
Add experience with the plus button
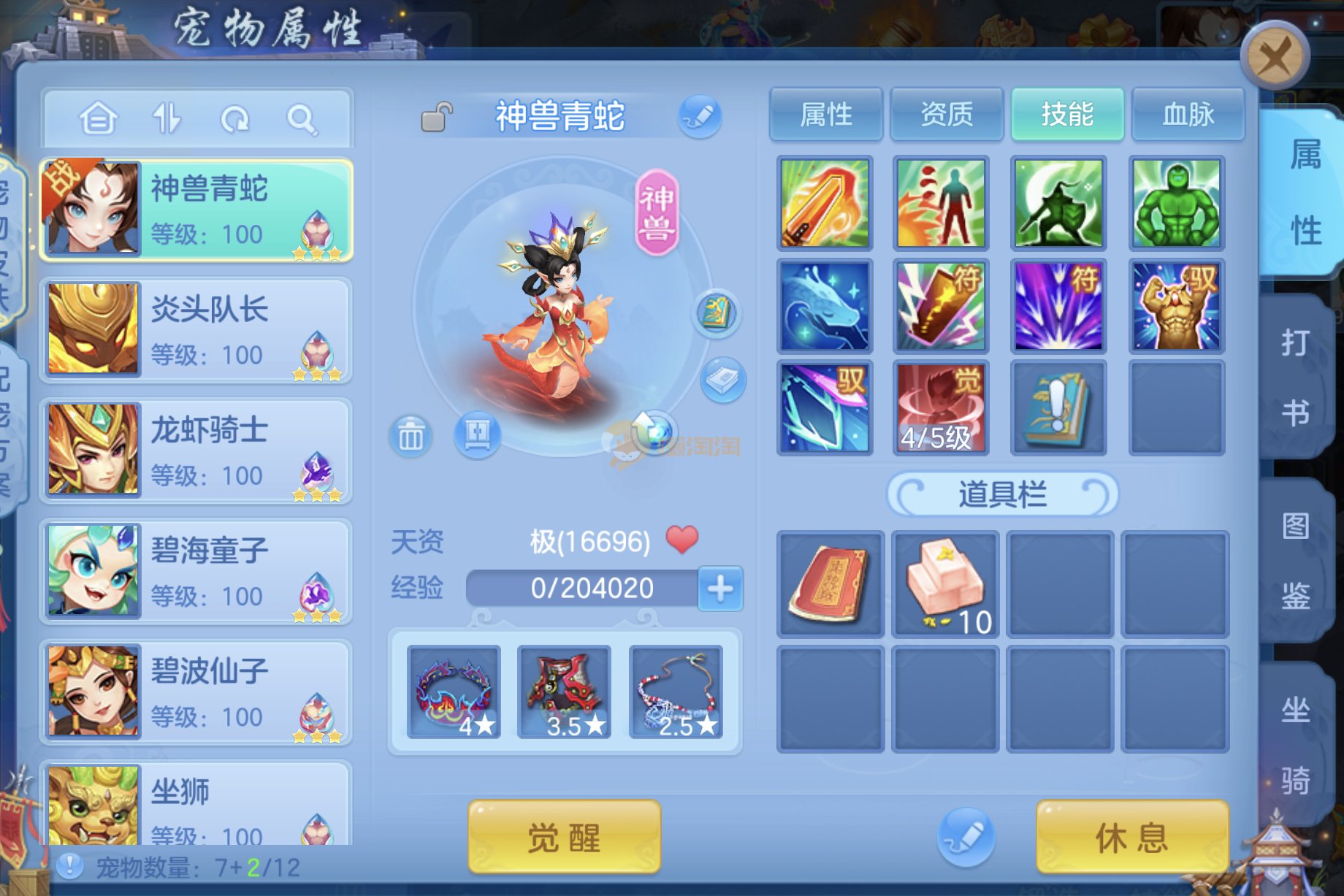pos(720,589)
